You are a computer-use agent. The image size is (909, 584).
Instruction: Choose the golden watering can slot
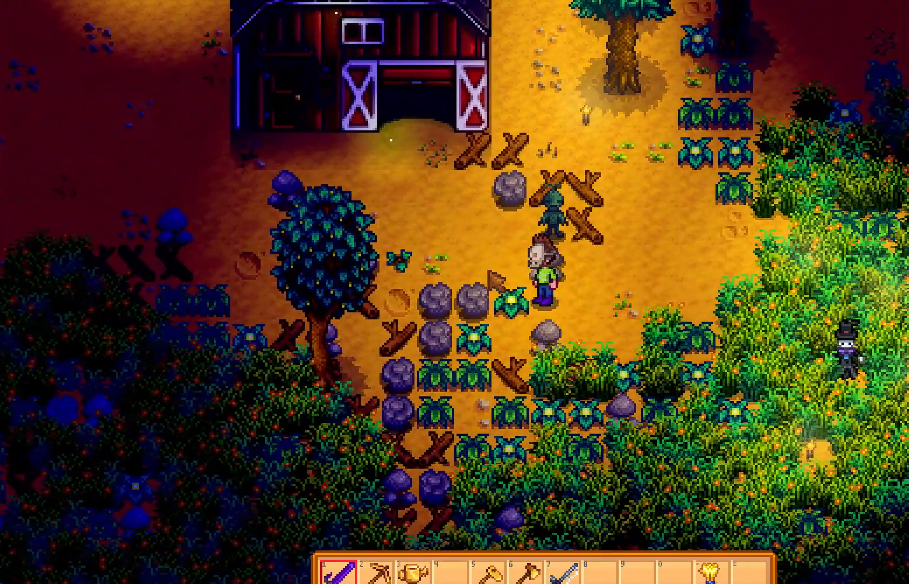coord(413,573)
